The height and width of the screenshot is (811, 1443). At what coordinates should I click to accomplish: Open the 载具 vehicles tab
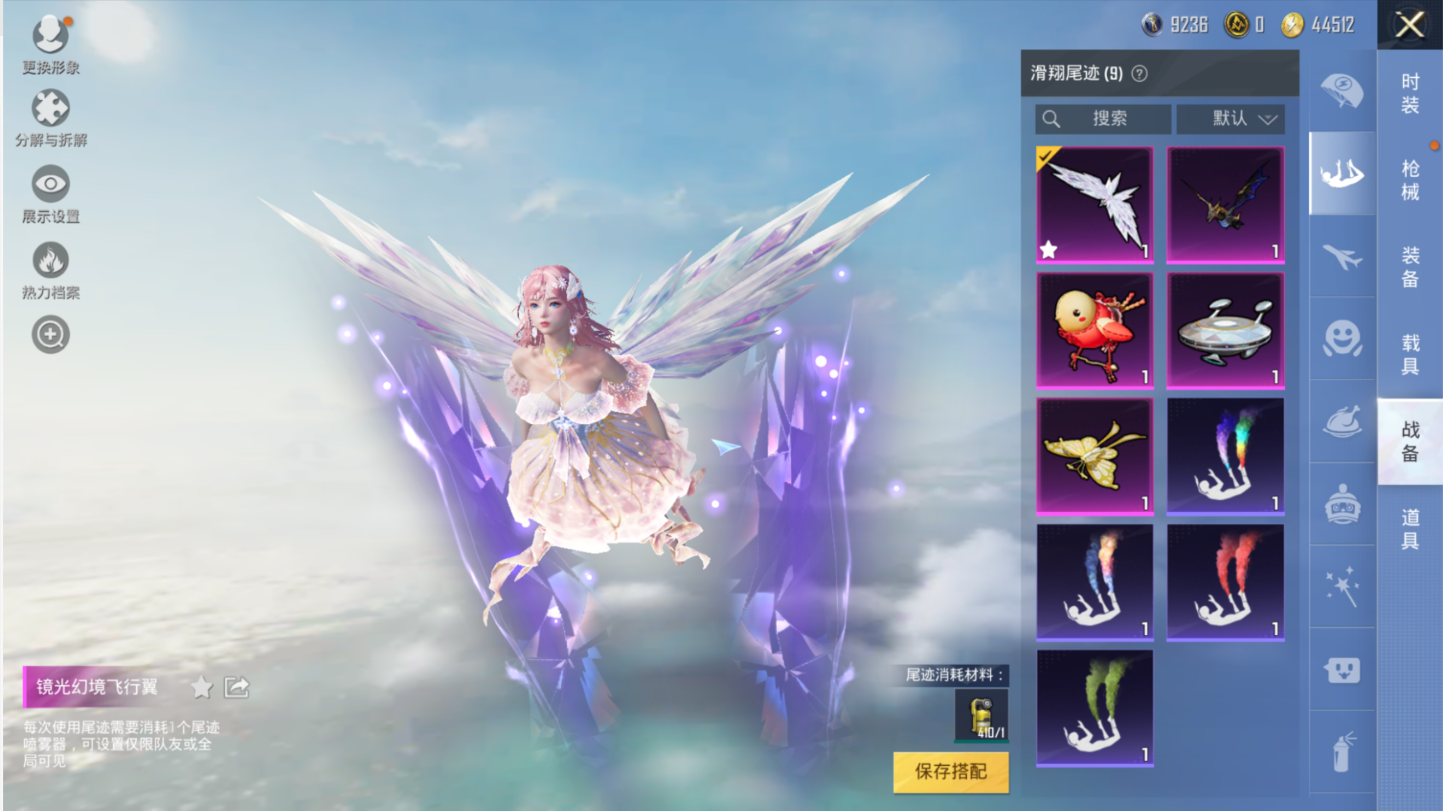click(1410, 354)
